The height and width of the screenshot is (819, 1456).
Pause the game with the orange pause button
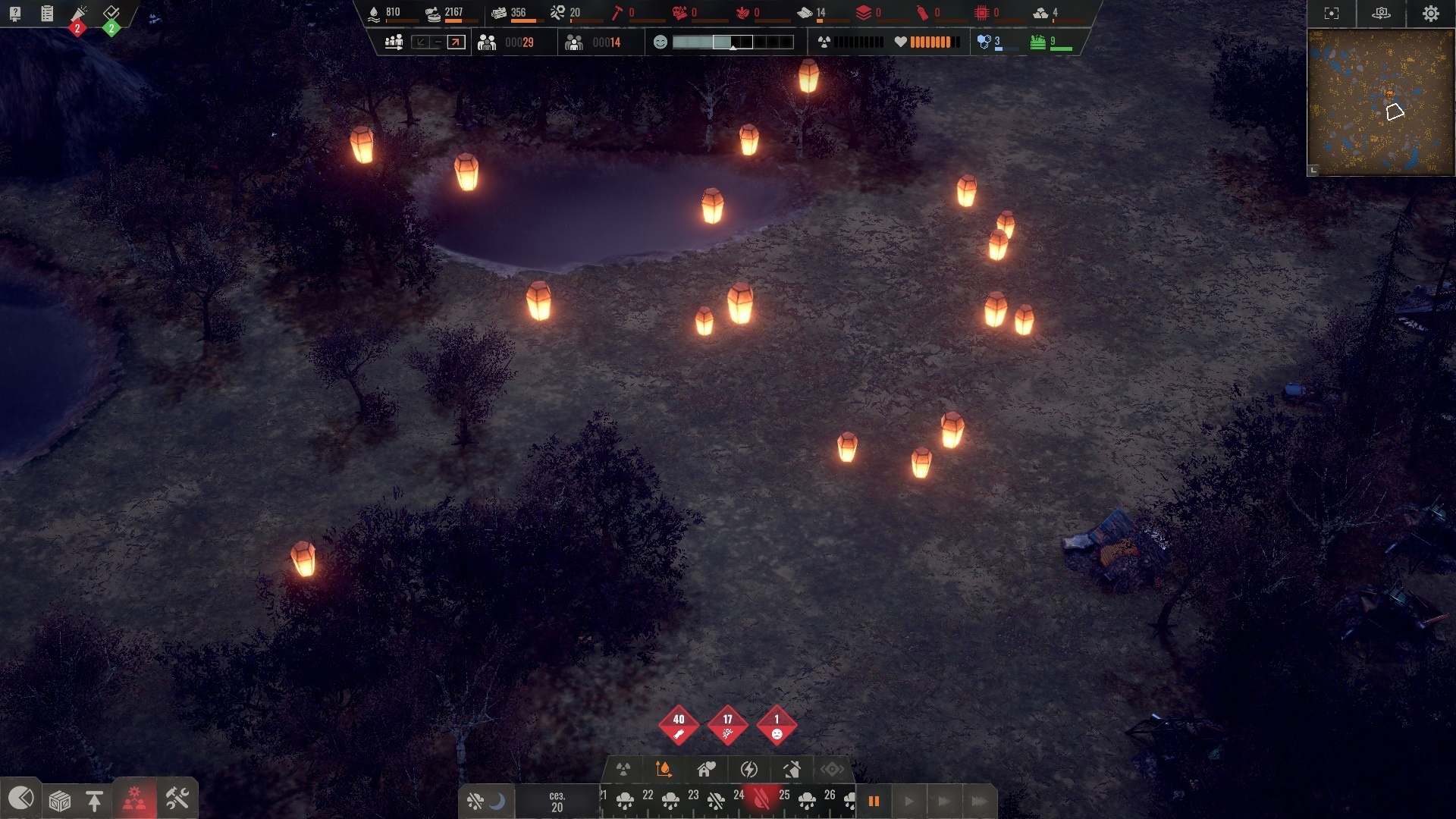pos(874,801)
